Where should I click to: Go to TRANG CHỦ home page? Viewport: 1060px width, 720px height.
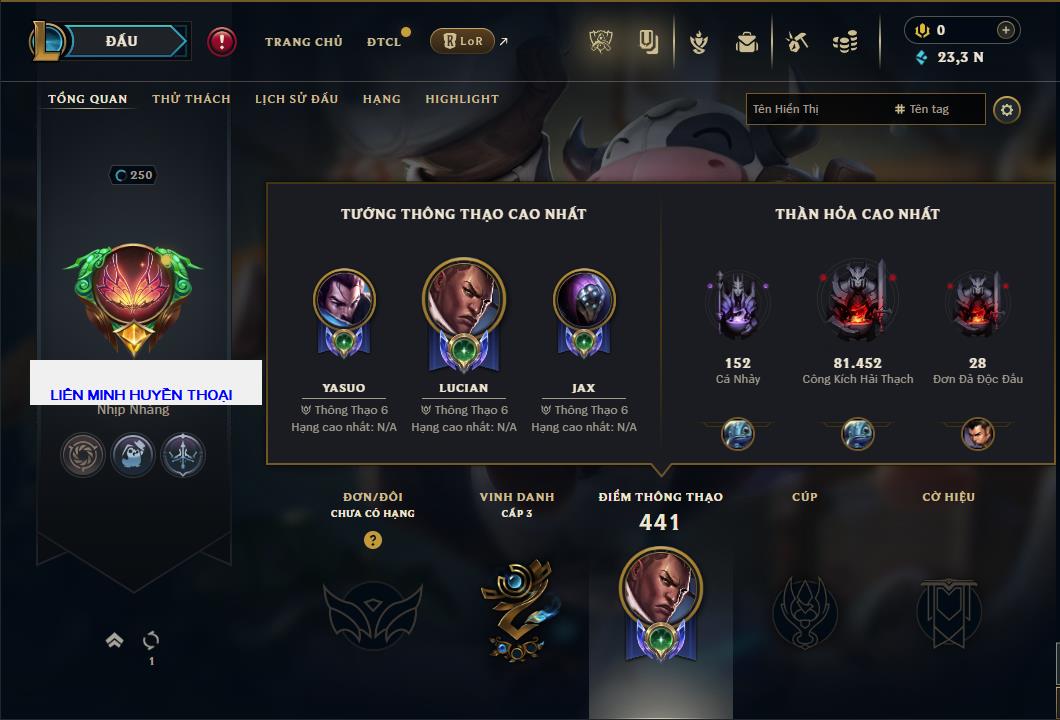tap(303, 42)
